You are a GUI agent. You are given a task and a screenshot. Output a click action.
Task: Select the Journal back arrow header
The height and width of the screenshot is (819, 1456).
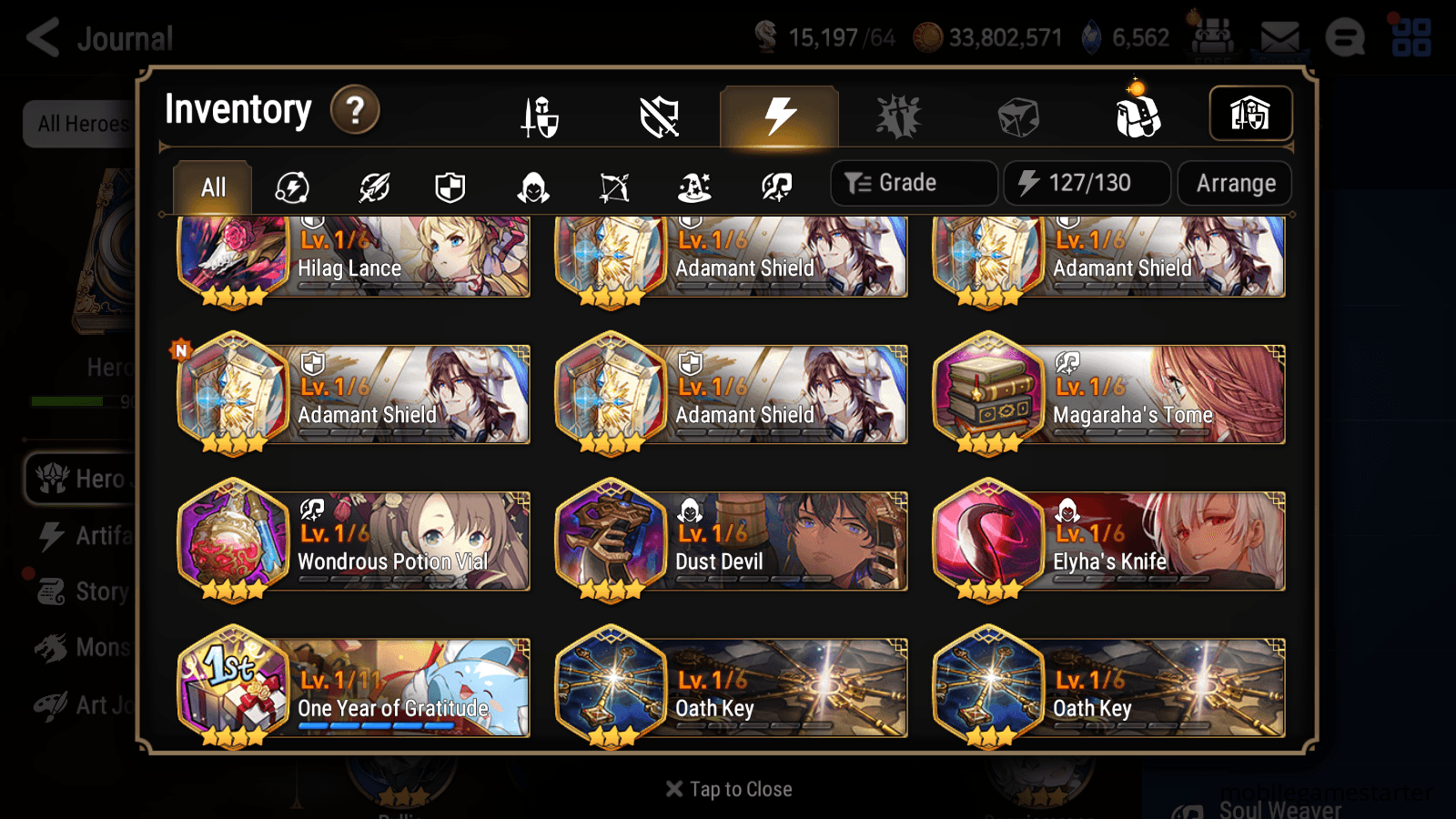(42, 38)
